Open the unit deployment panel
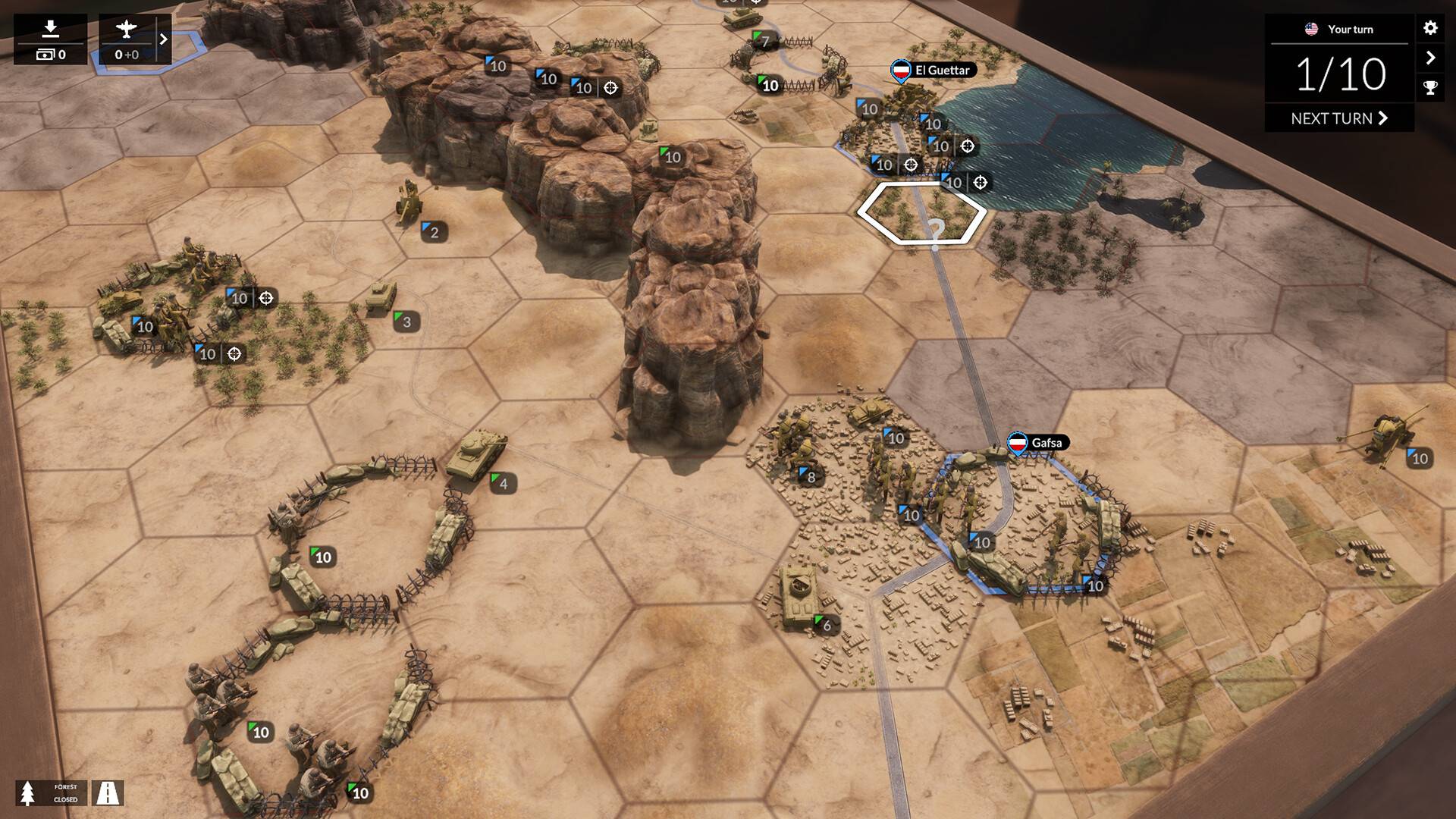 (x=50, y=39)
